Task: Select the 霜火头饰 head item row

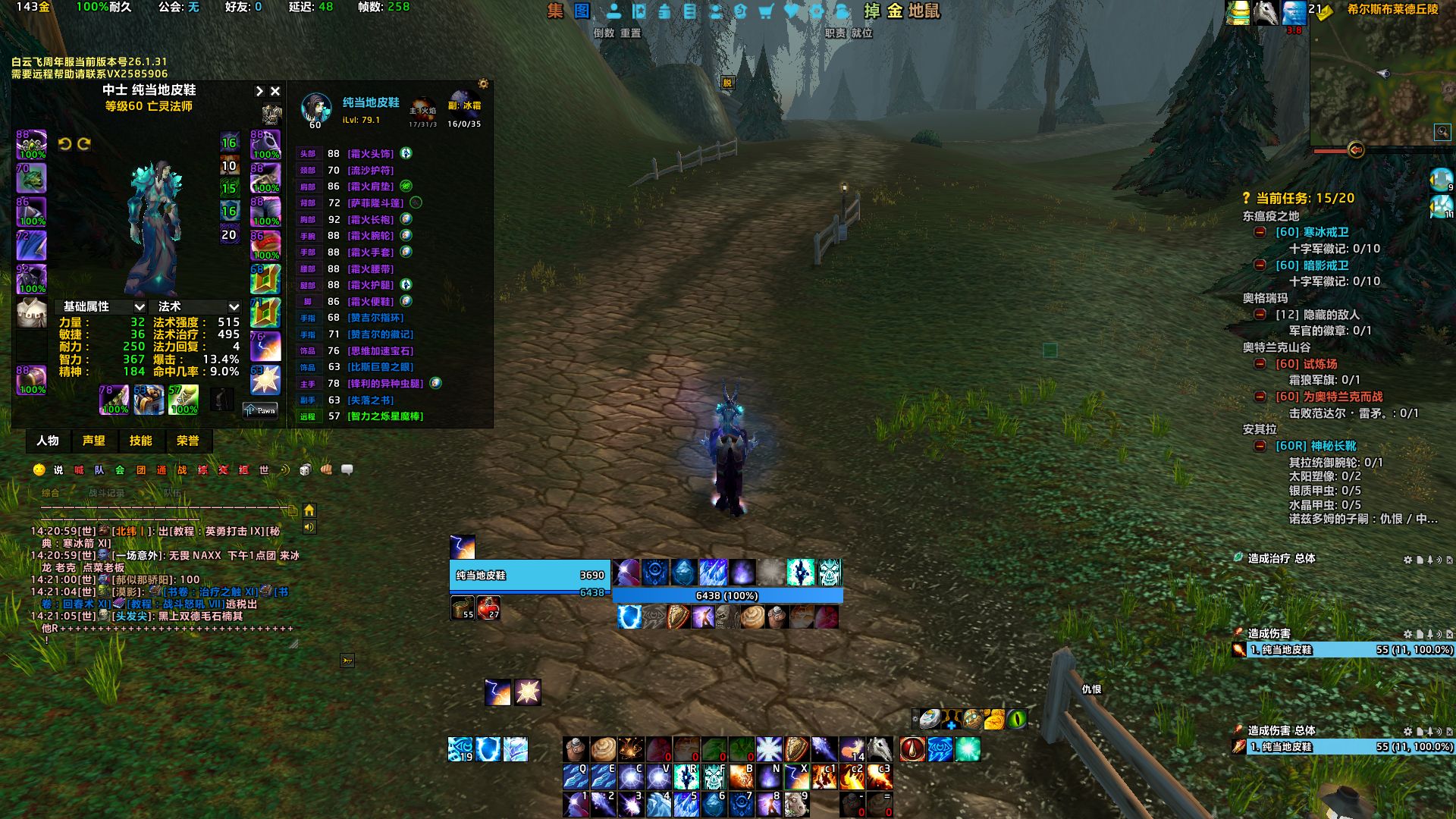Action: click(x=370, y=154)
